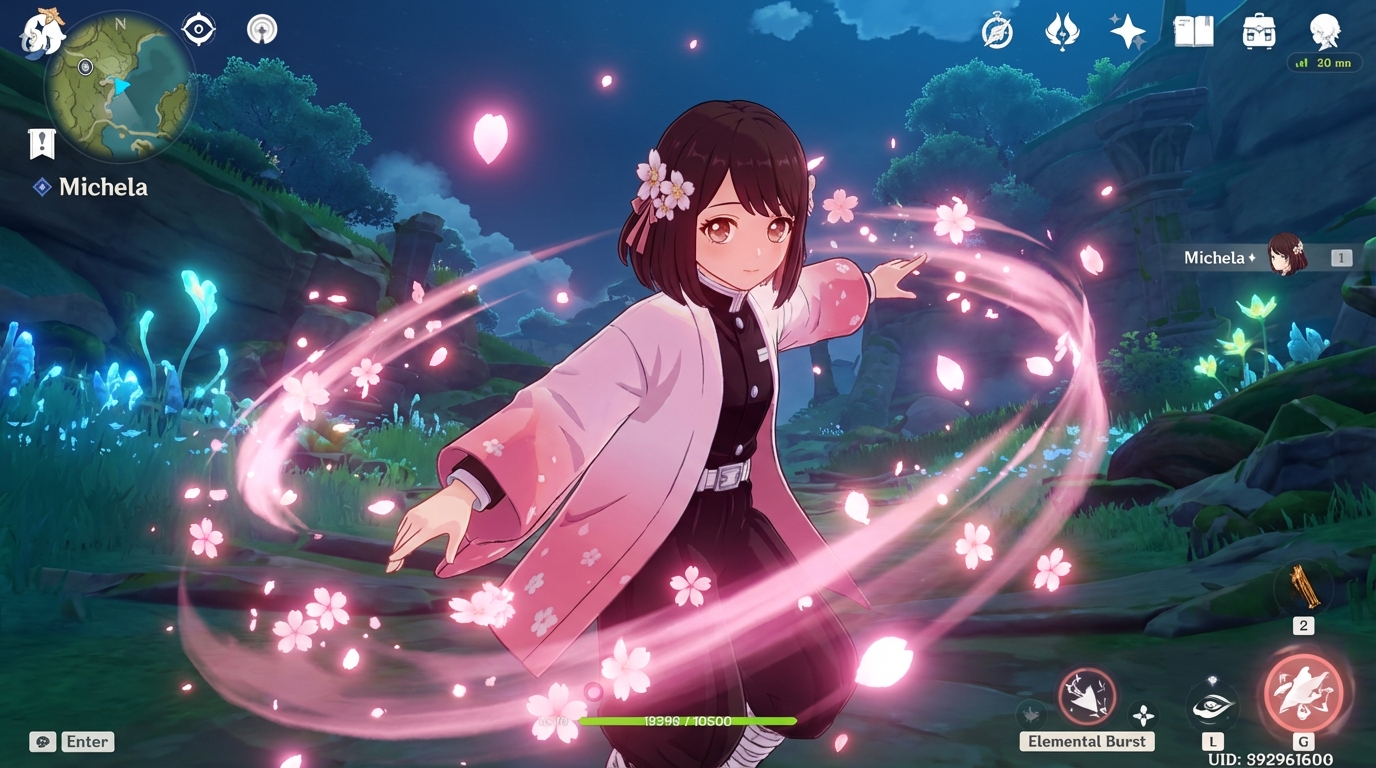The image size is (1376, 768).
Task: Activate the eye-swirl elemental skill icon
Action: [1212, 706]
